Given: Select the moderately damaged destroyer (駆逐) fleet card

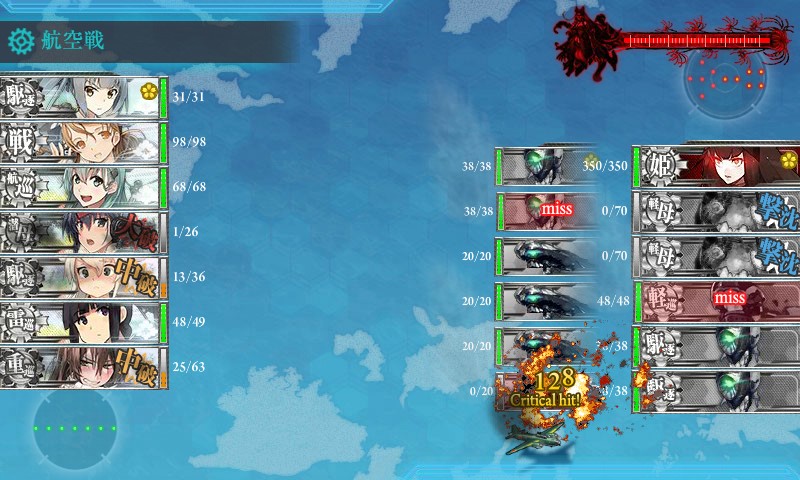Looking at the screenshot, I should [80, 277].
